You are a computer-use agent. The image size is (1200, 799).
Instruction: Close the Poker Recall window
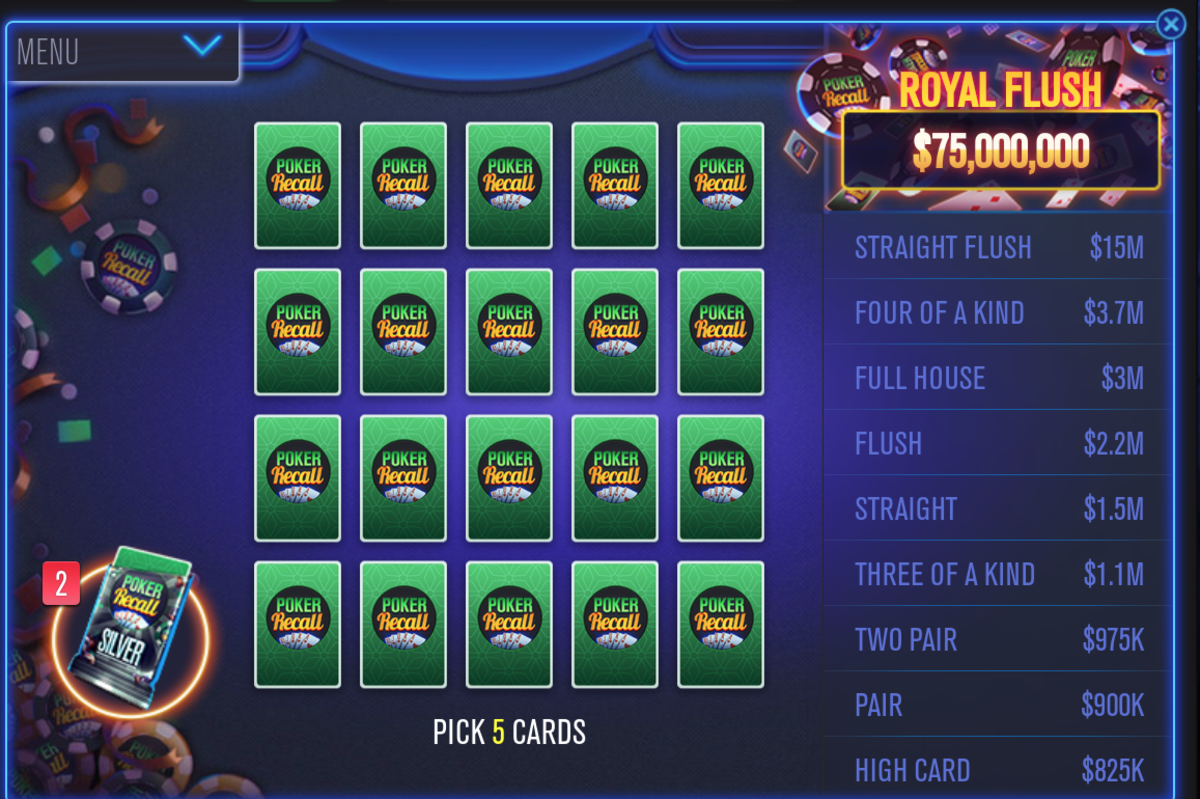1170,24
